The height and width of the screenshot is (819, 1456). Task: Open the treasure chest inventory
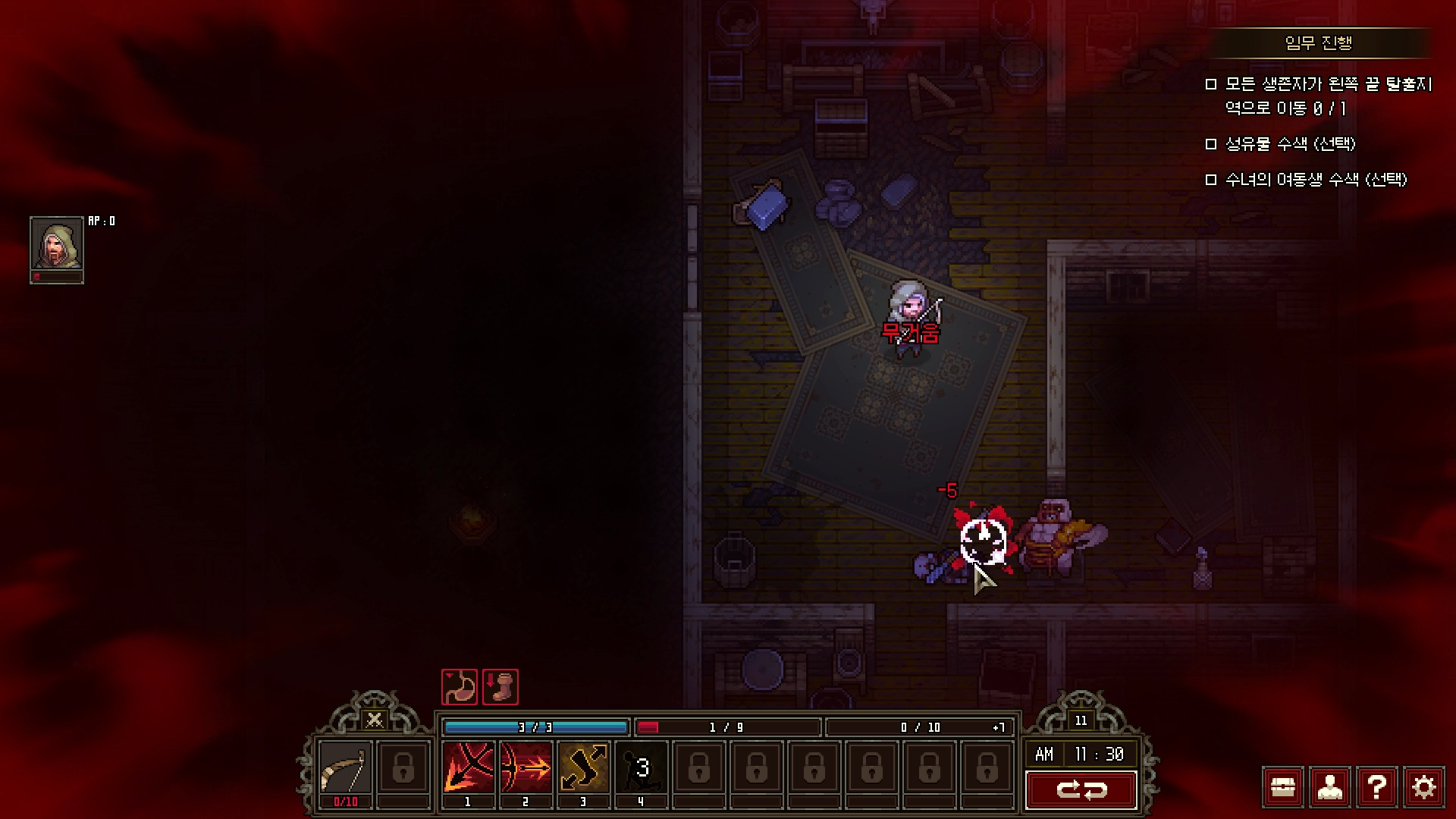[1283, 788]
